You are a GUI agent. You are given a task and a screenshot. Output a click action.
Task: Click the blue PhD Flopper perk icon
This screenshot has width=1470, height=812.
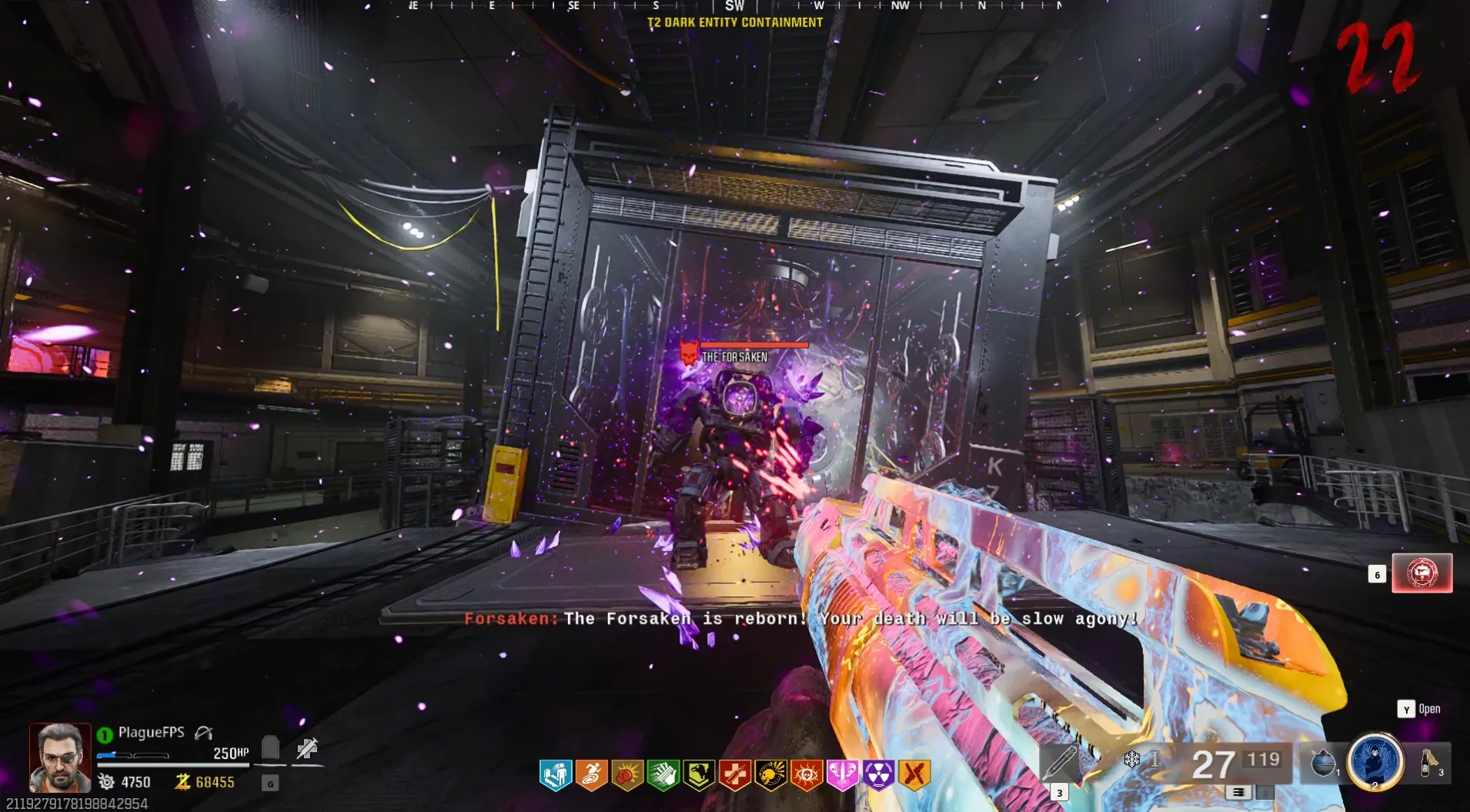556,775
